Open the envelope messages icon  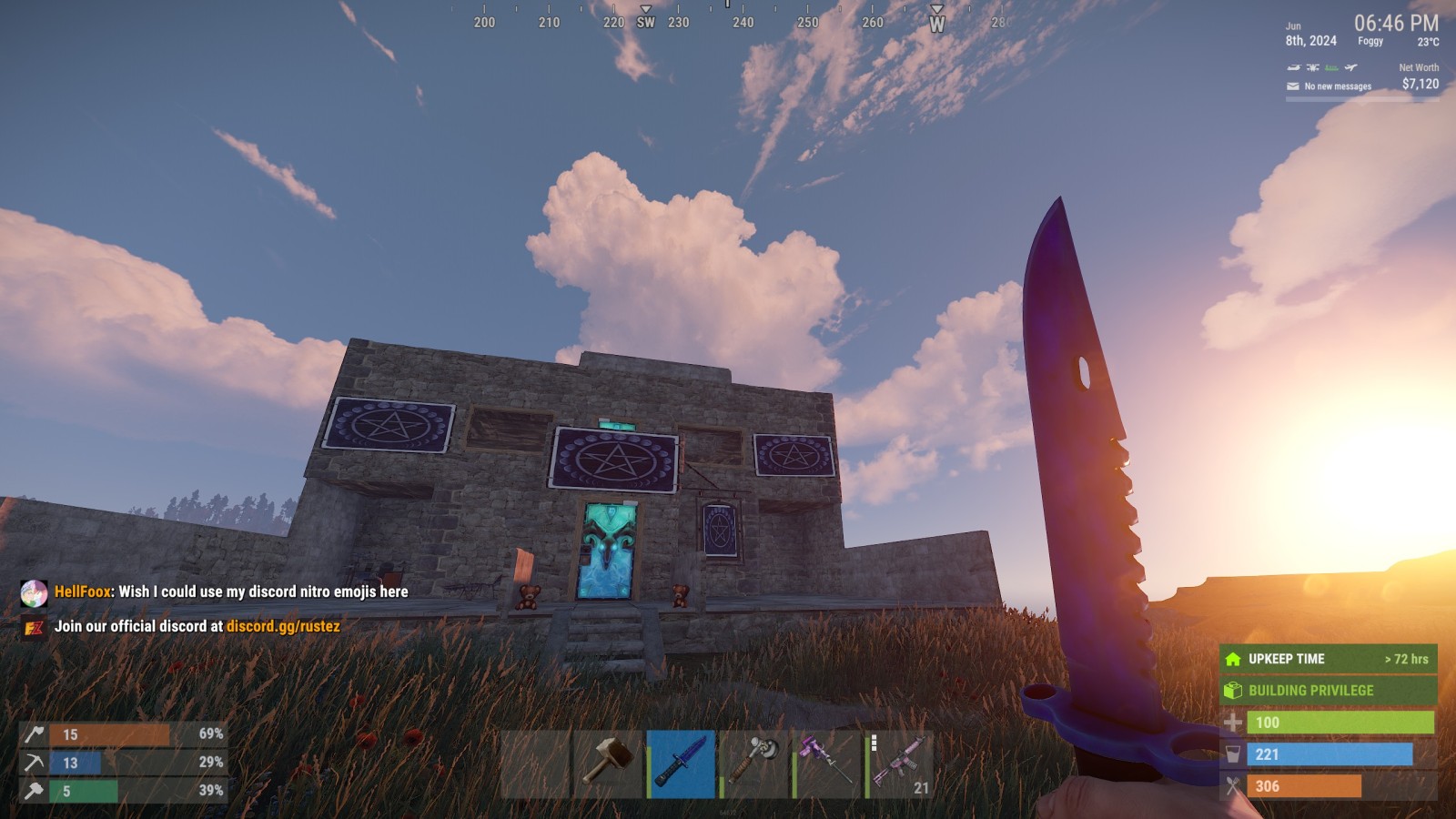point(1293,86)
